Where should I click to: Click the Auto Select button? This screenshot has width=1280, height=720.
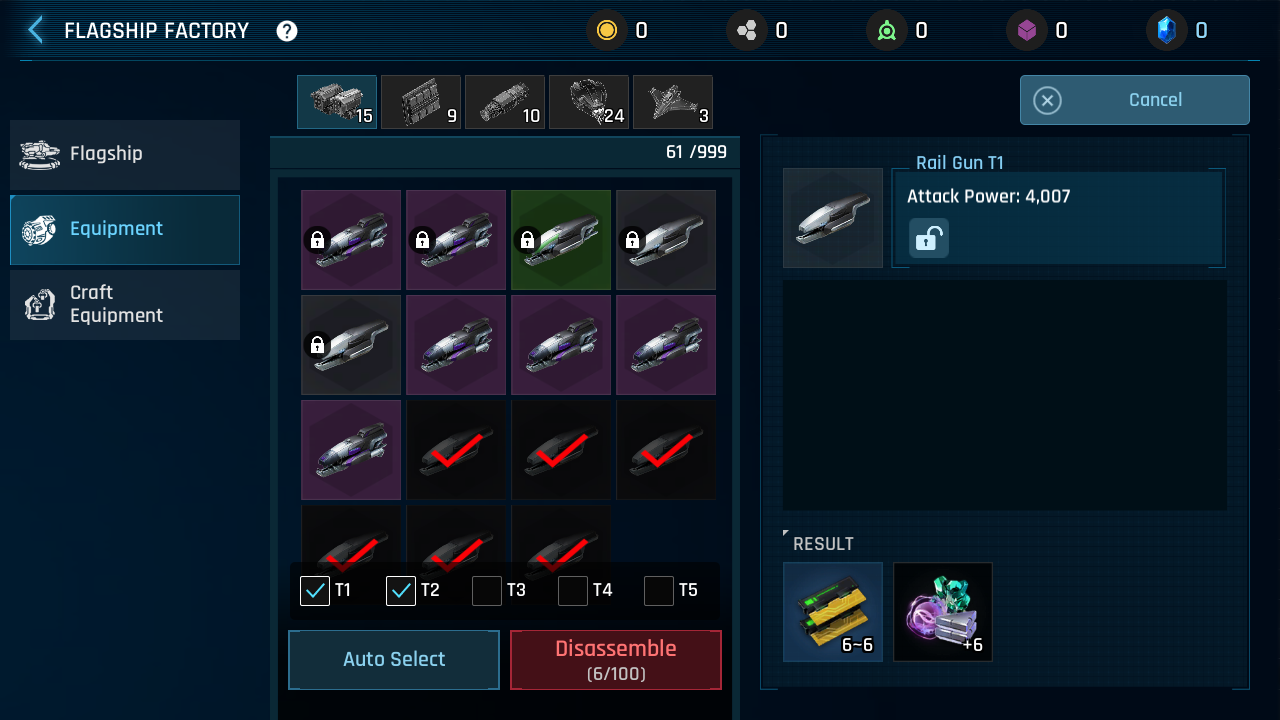(394, 660)
